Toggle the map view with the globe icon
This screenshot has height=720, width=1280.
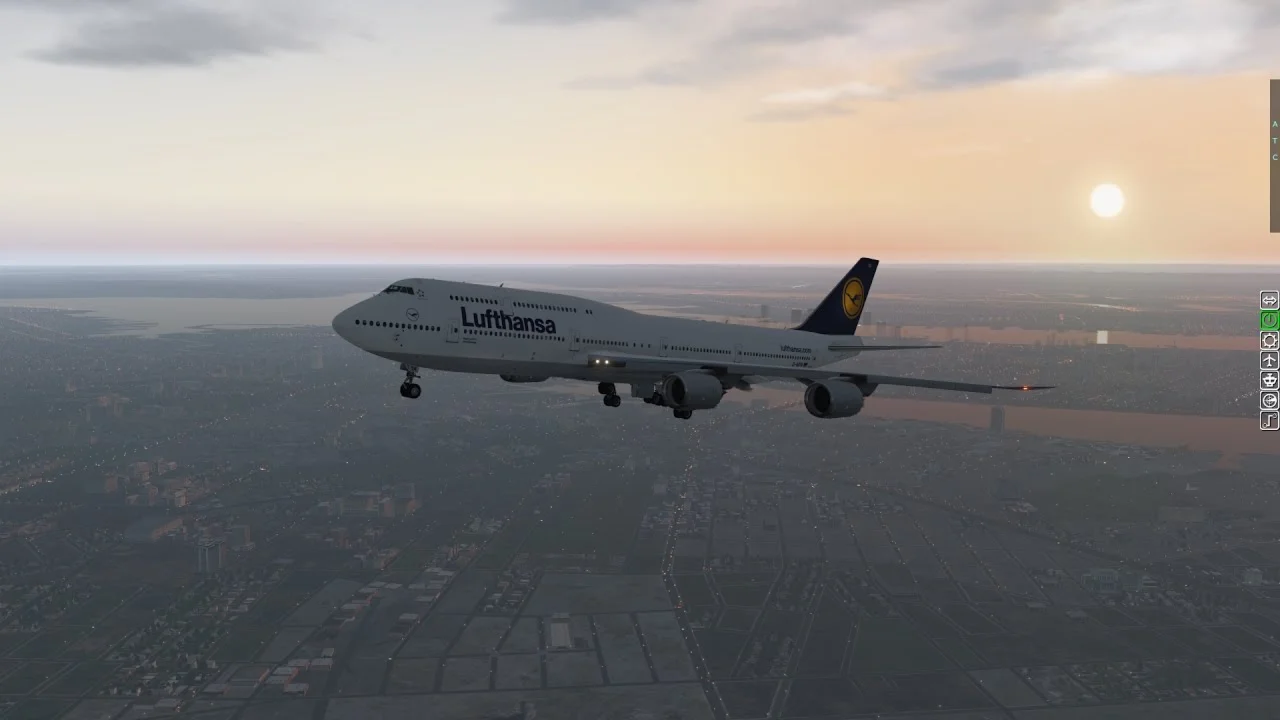1268,400
